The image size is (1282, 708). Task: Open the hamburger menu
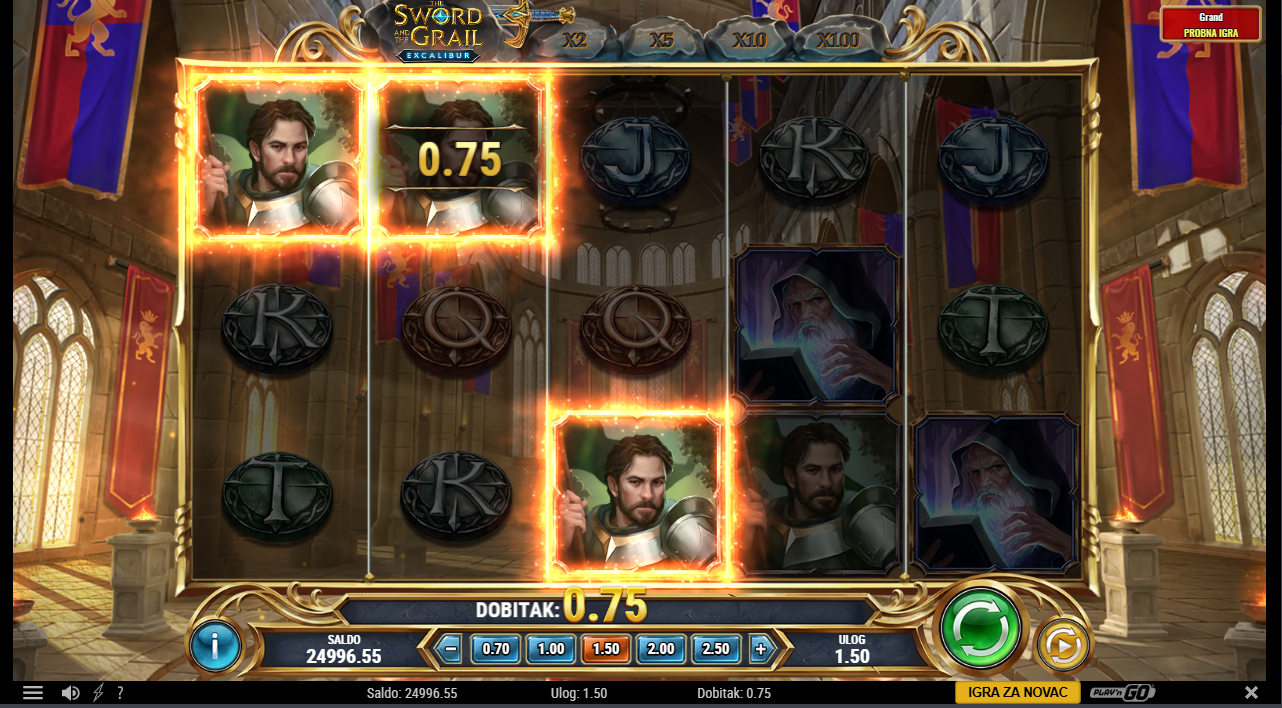tap(33, 693)
